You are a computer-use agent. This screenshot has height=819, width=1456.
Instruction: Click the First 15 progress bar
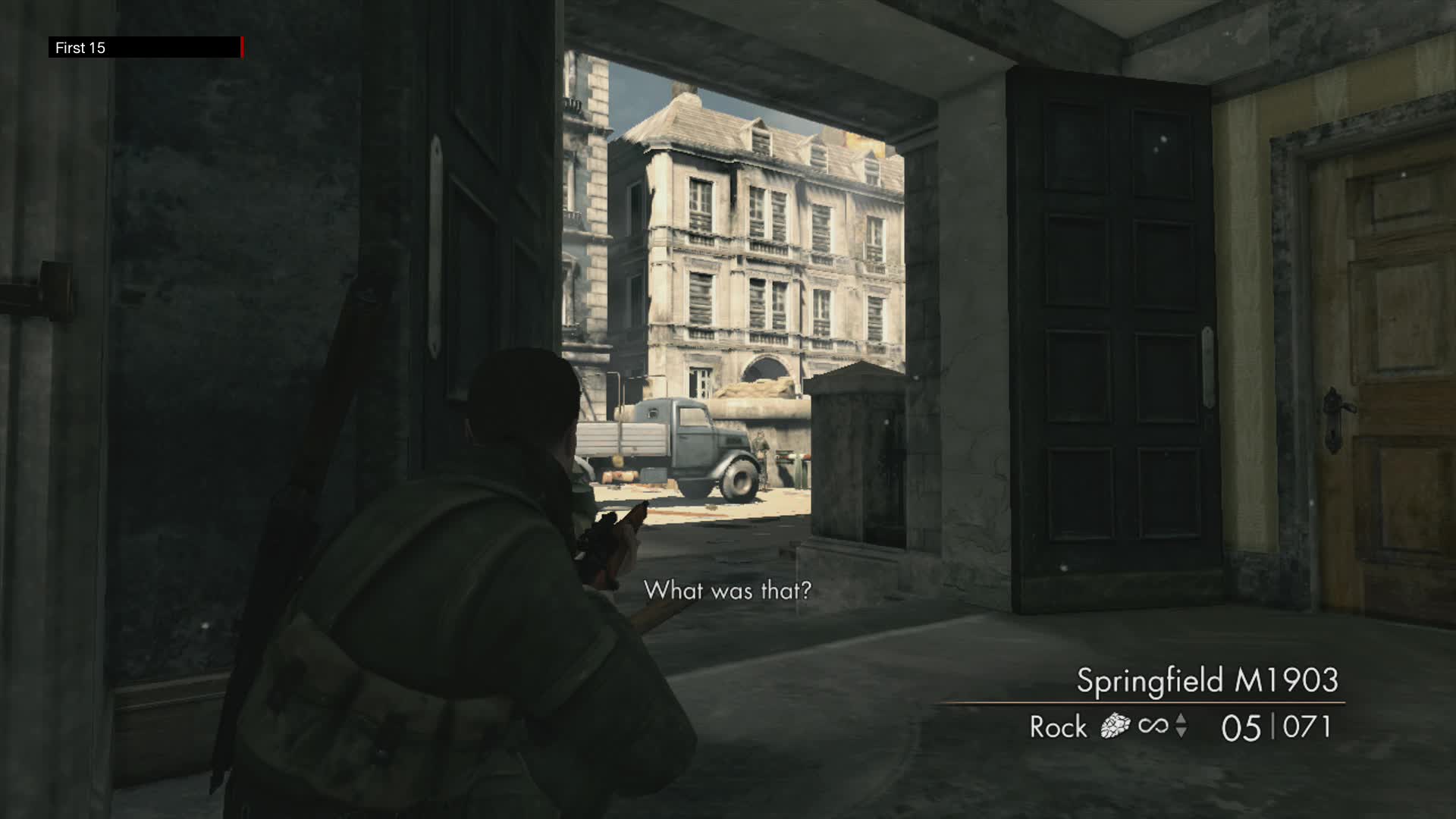point(144,47)
